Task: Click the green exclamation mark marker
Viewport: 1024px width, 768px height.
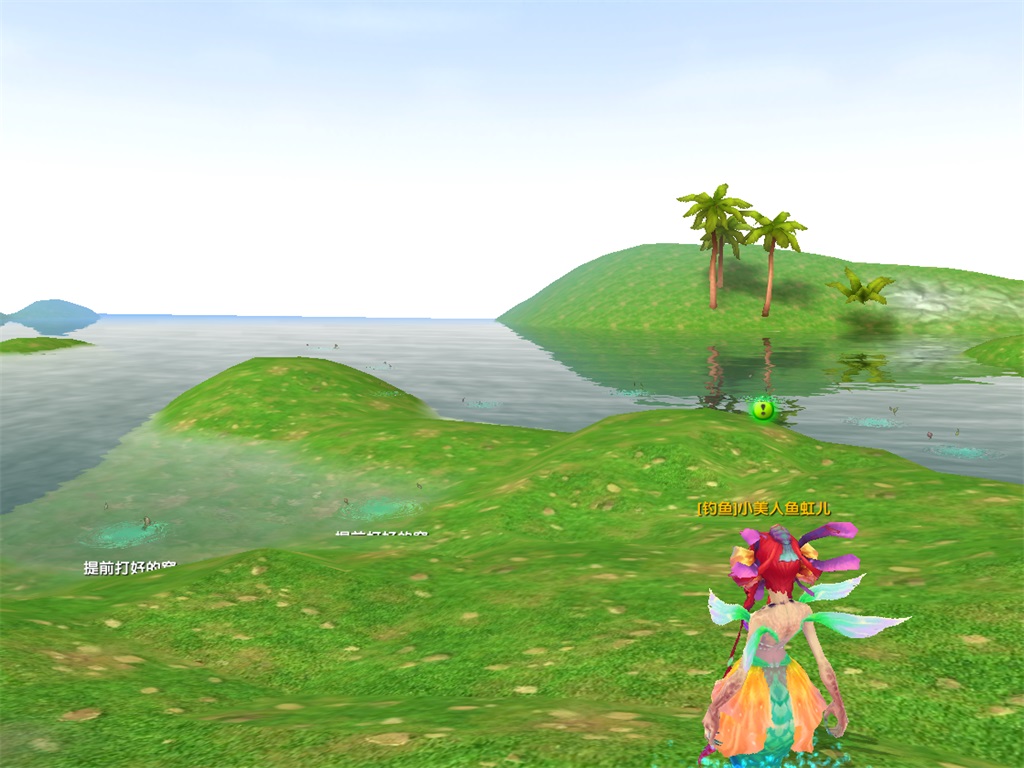Action: (x=763, y=408)
